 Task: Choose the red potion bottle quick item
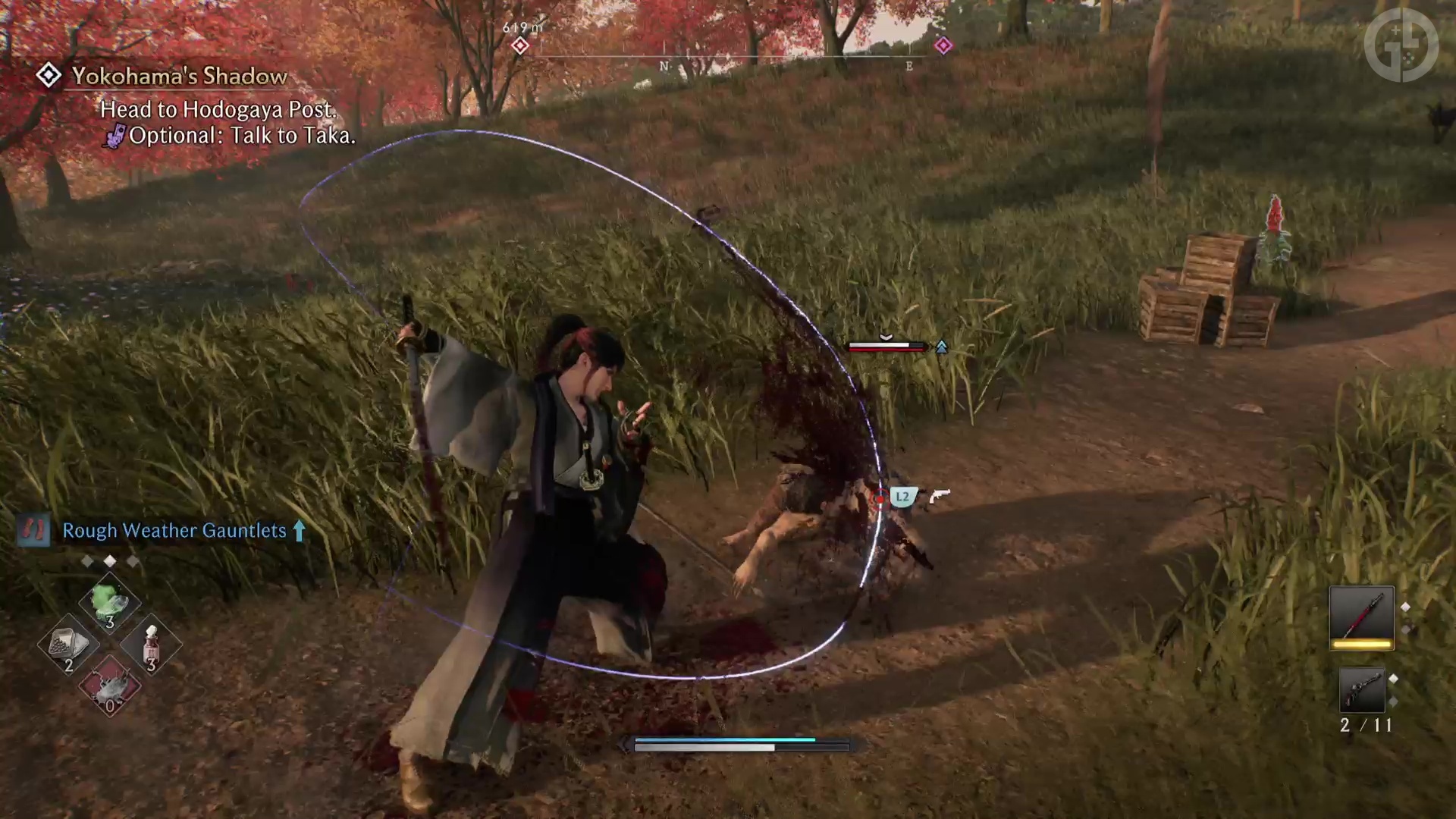[149, 645]
